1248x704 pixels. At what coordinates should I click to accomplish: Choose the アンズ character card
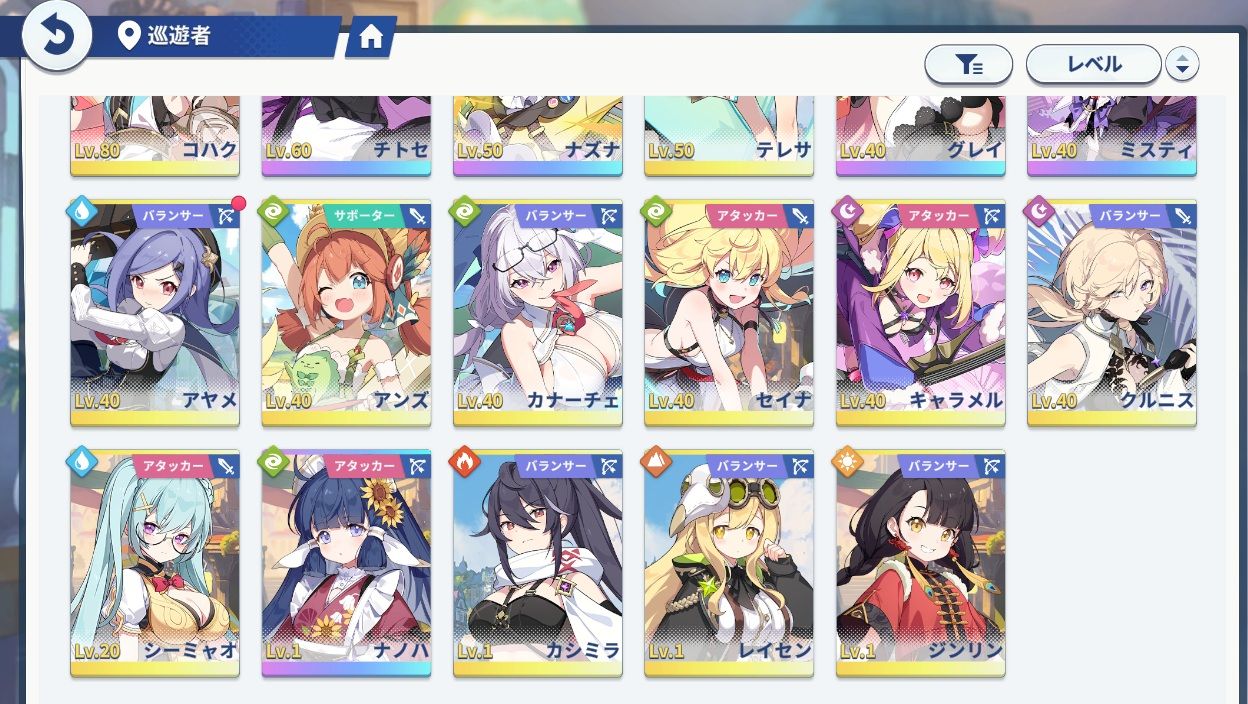pos(346,312)
